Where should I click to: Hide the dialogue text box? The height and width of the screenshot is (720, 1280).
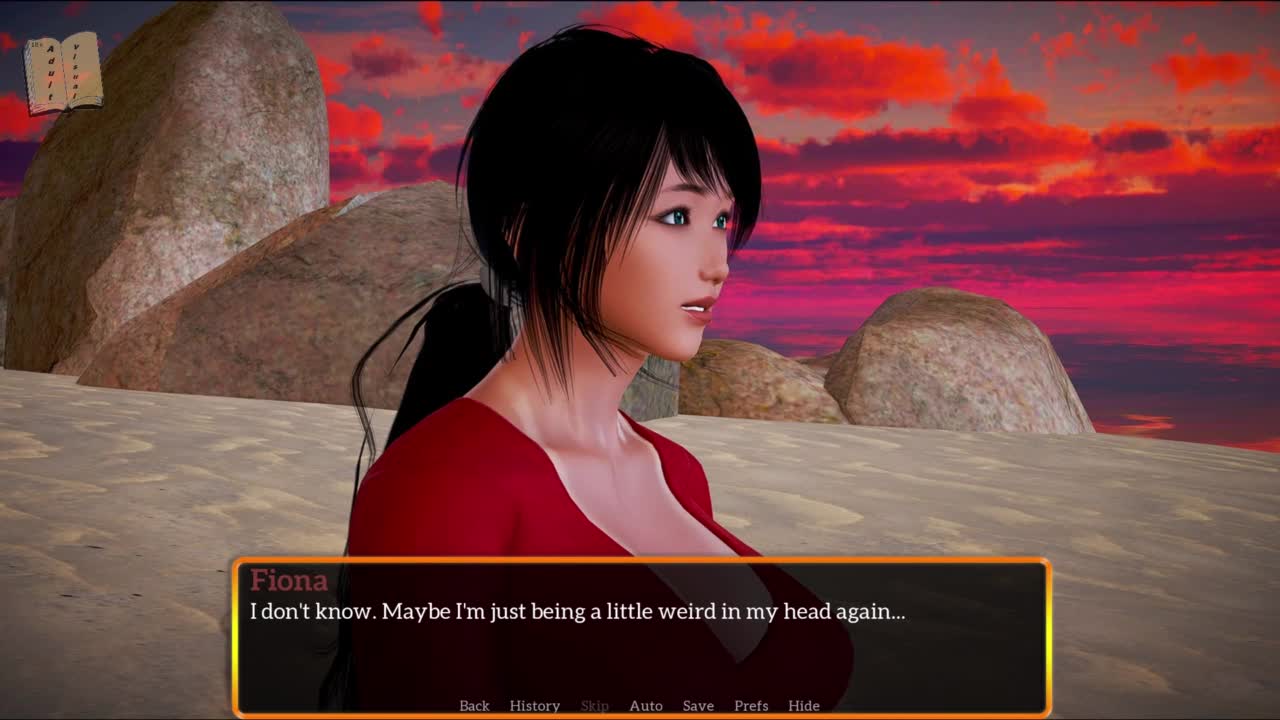tap(804, 706)
